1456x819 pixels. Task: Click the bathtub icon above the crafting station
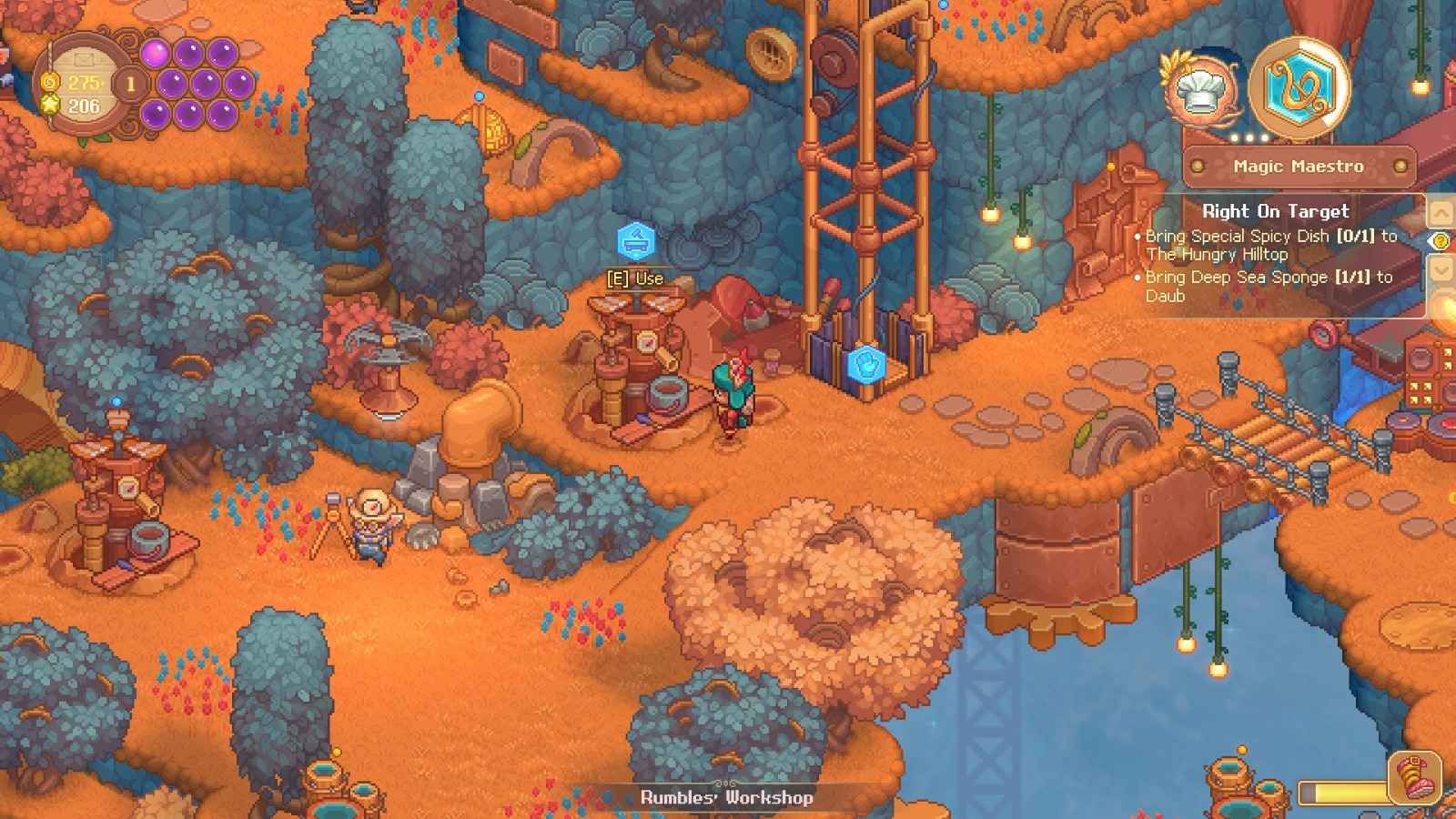tap(637, 241)
